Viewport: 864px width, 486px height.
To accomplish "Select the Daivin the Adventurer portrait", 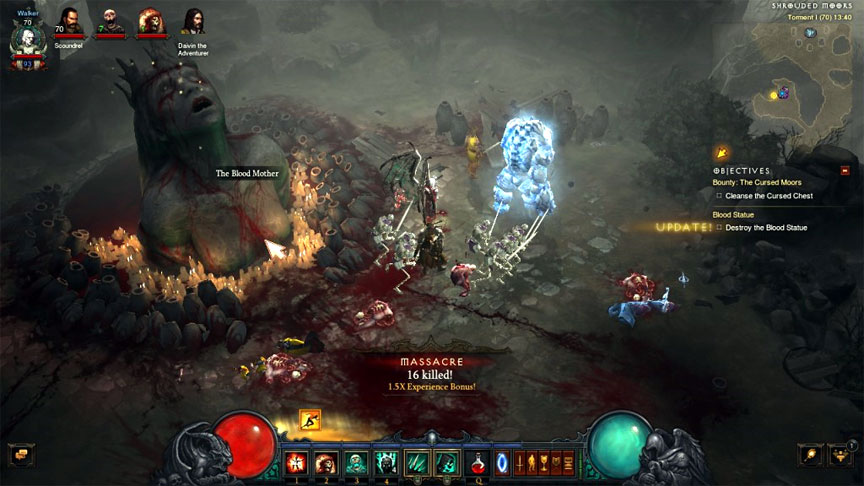I will tap(193, 22).
